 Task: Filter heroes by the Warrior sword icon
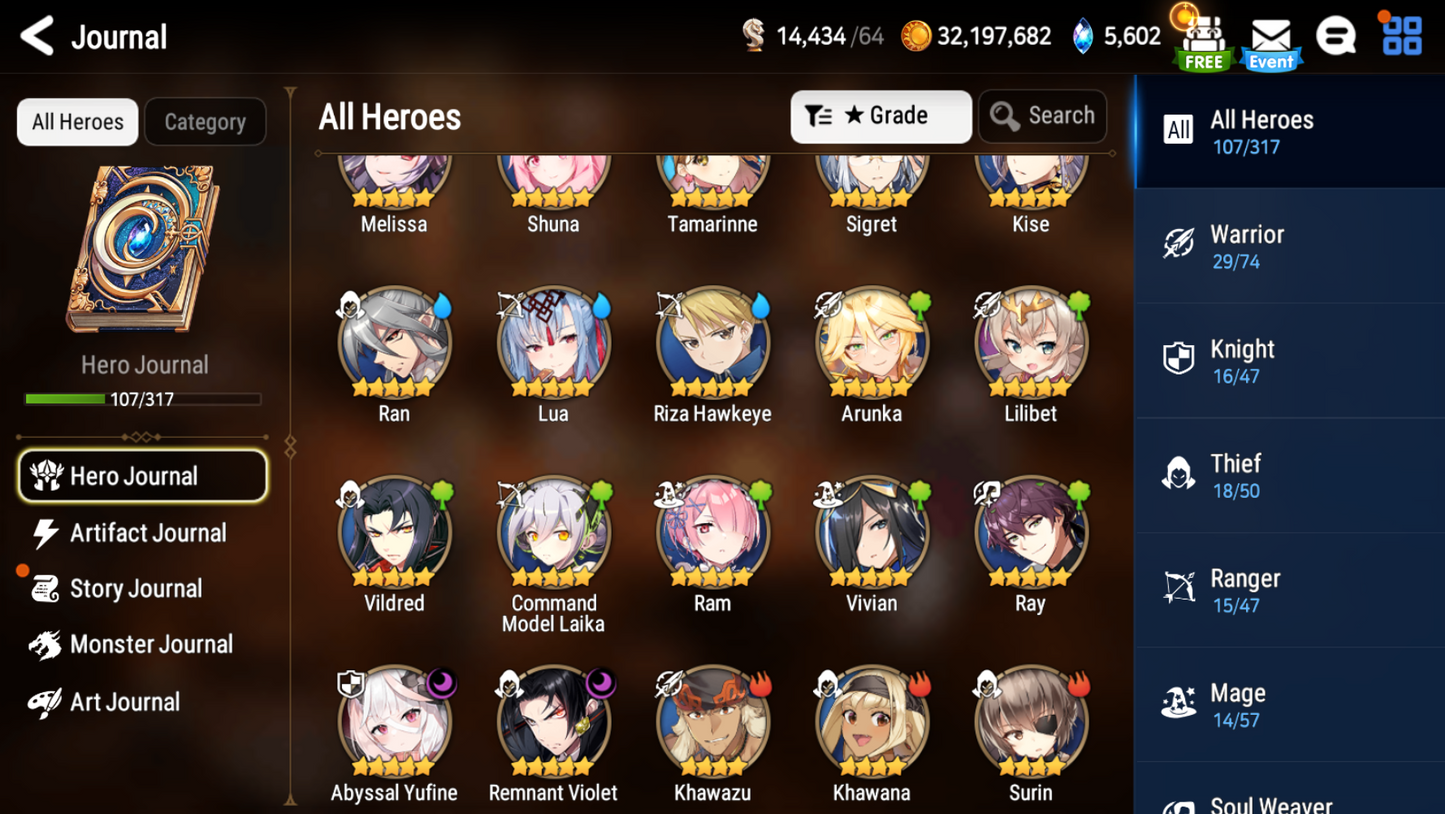tap(1180, 245)
